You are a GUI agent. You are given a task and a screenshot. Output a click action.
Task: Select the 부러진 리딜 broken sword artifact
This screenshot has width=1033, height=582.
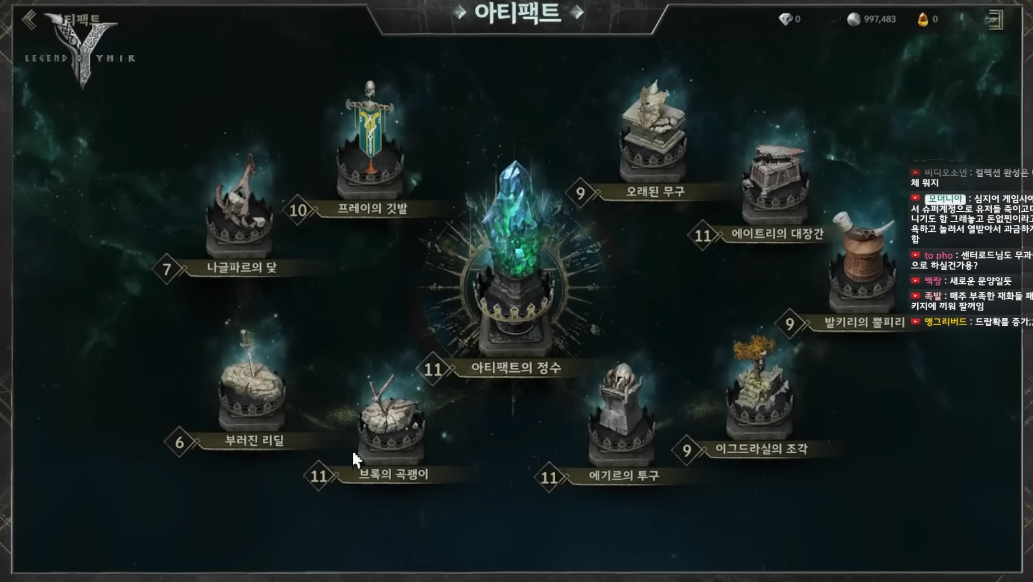[251, 385]
